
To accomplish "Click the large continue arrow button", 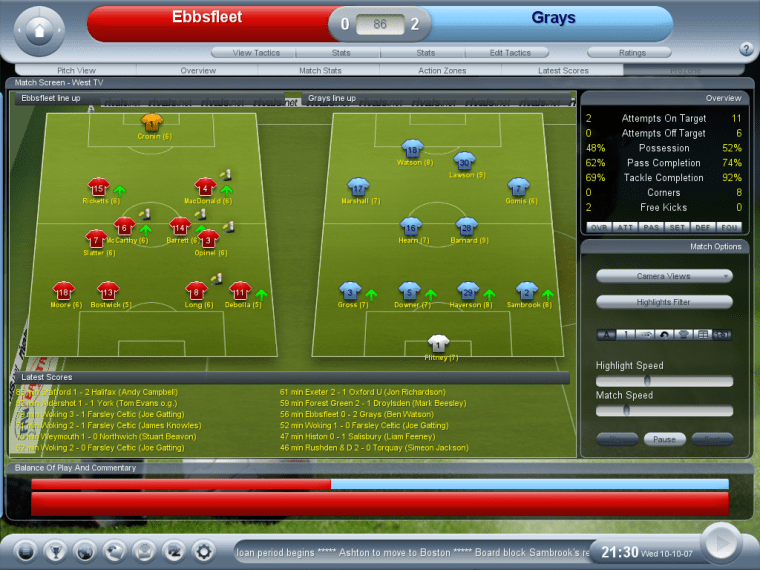I will tap(721, 543).
